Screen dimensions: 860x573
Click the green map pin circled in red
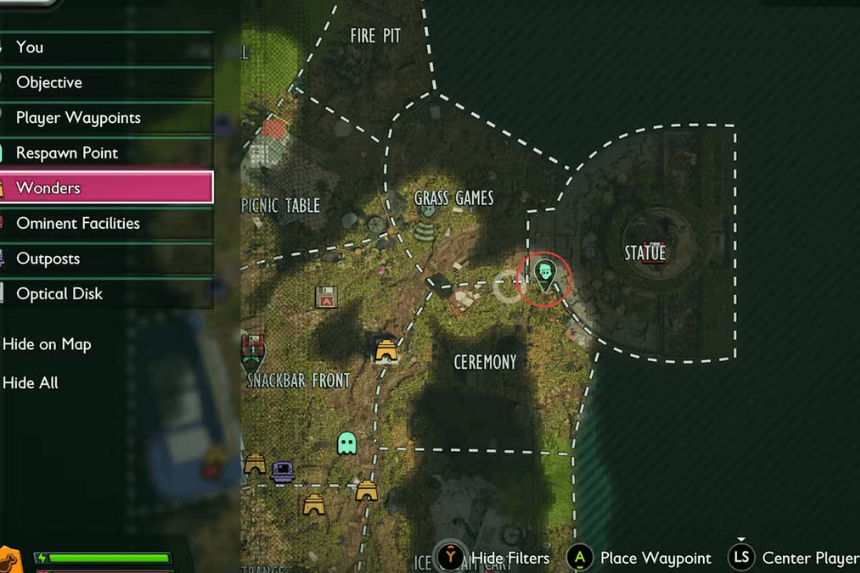tap(545, 274)
